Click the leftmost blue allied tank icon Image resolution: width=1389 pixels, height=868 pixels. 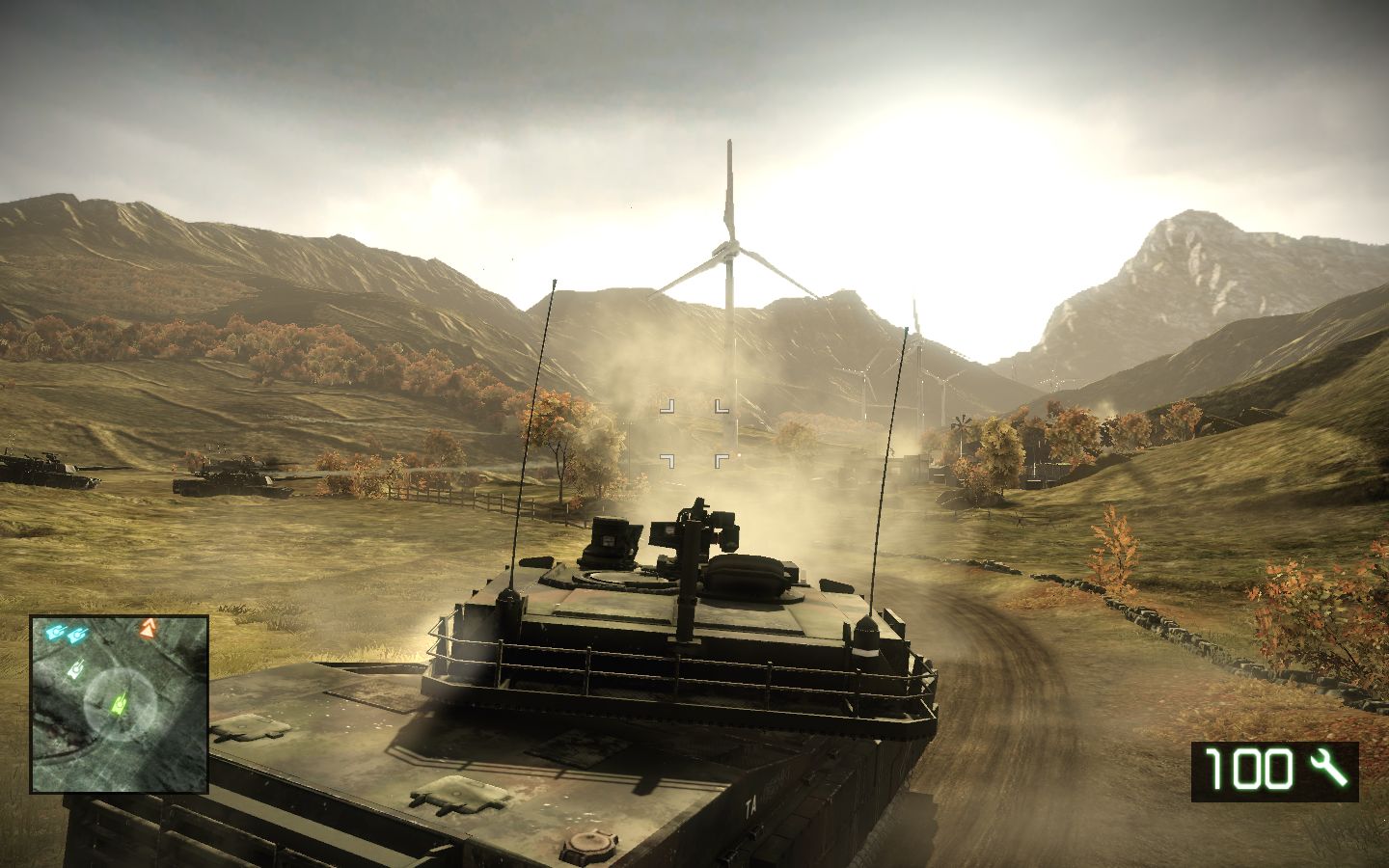(x=55, y=632)
